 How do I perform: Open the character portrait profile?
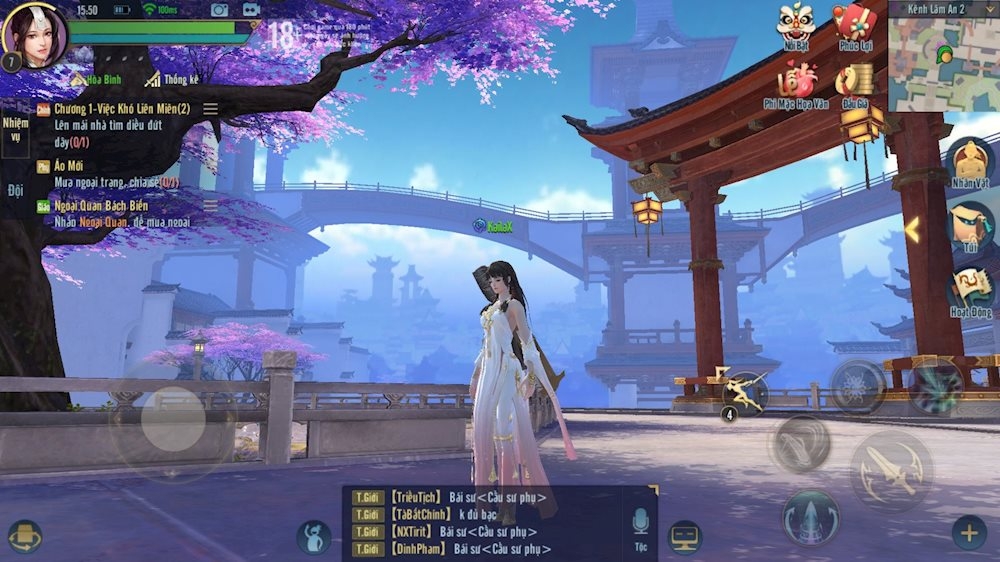click(34, 33)
